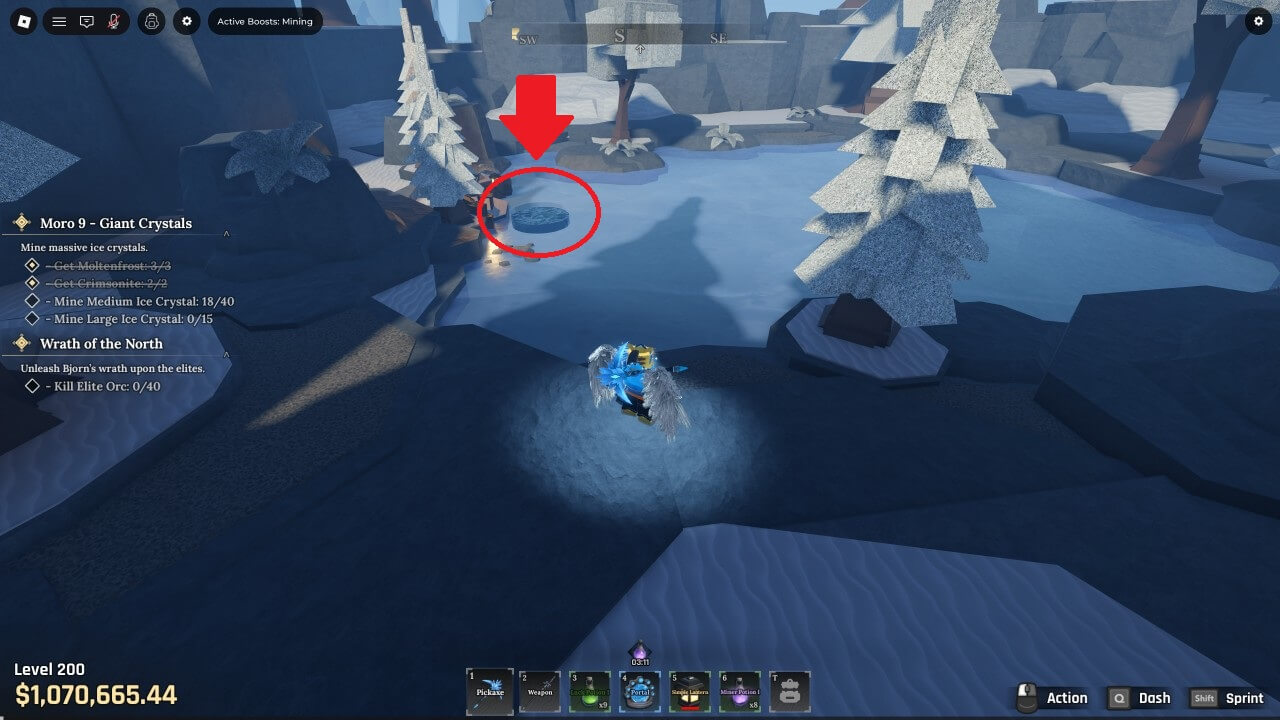Open the backpack icon in the top bar
The width and height of the screenshot is (1280, 720).
pyautogui.click(x=152, y=21)
